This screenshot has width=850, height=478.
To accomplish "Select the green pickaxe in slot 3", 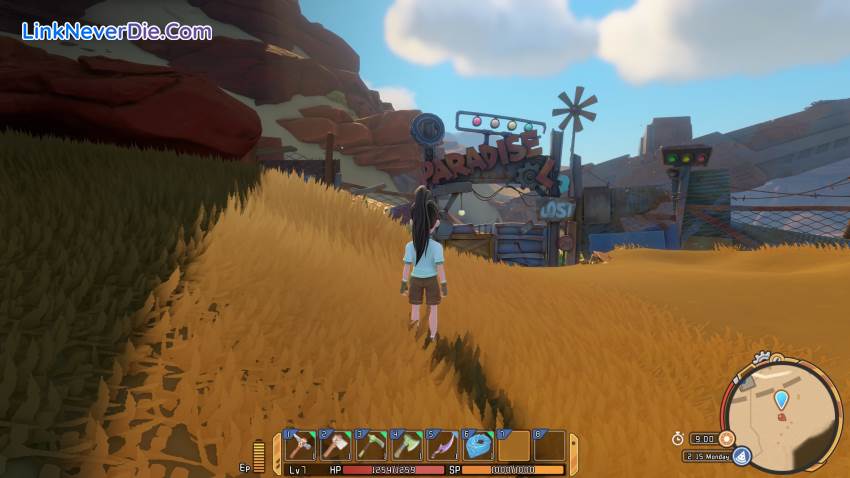I will coord(372,445).
